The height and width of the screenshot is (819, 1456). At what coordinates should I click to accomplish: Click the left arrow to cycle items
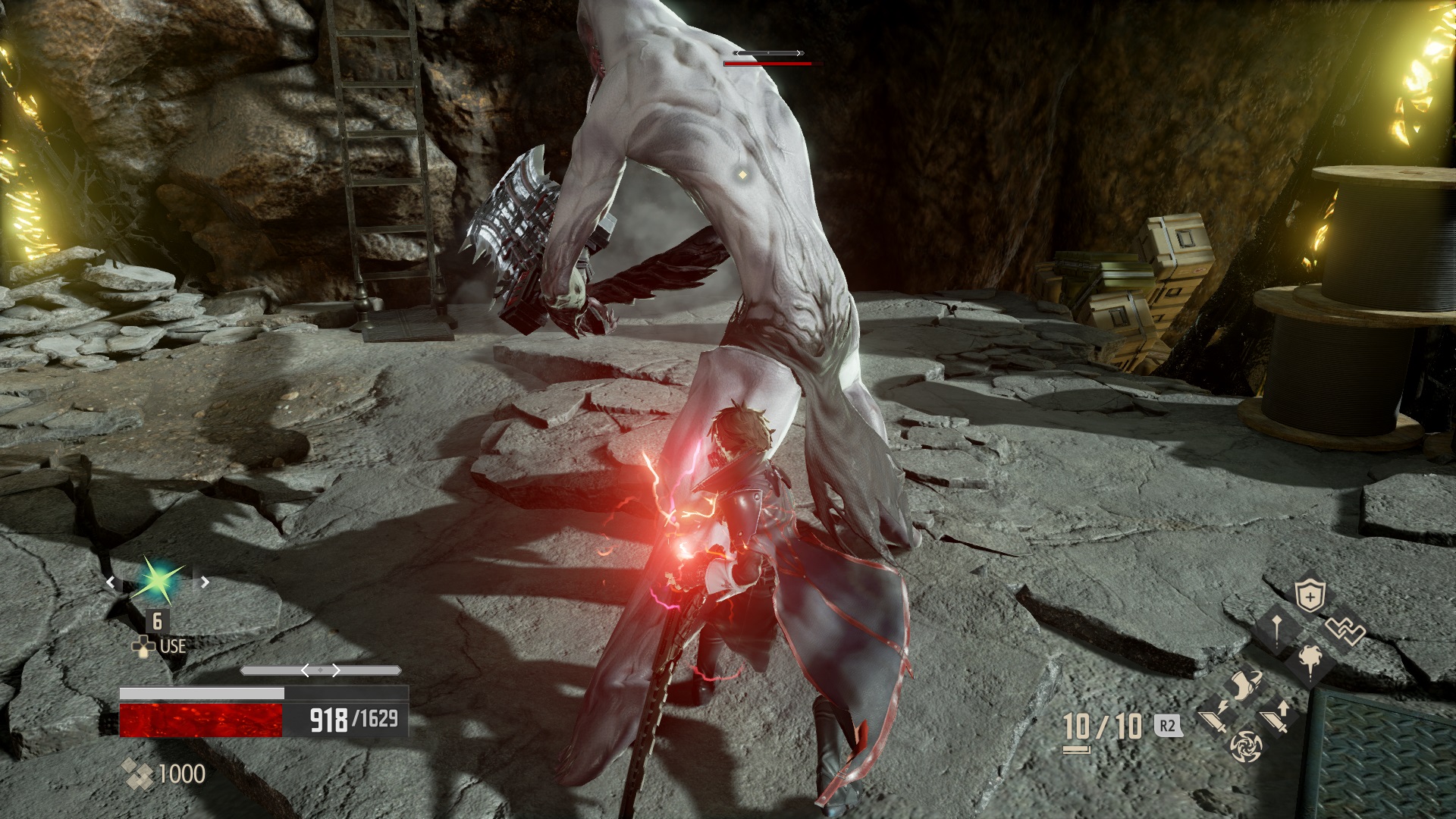coord(111,582)
